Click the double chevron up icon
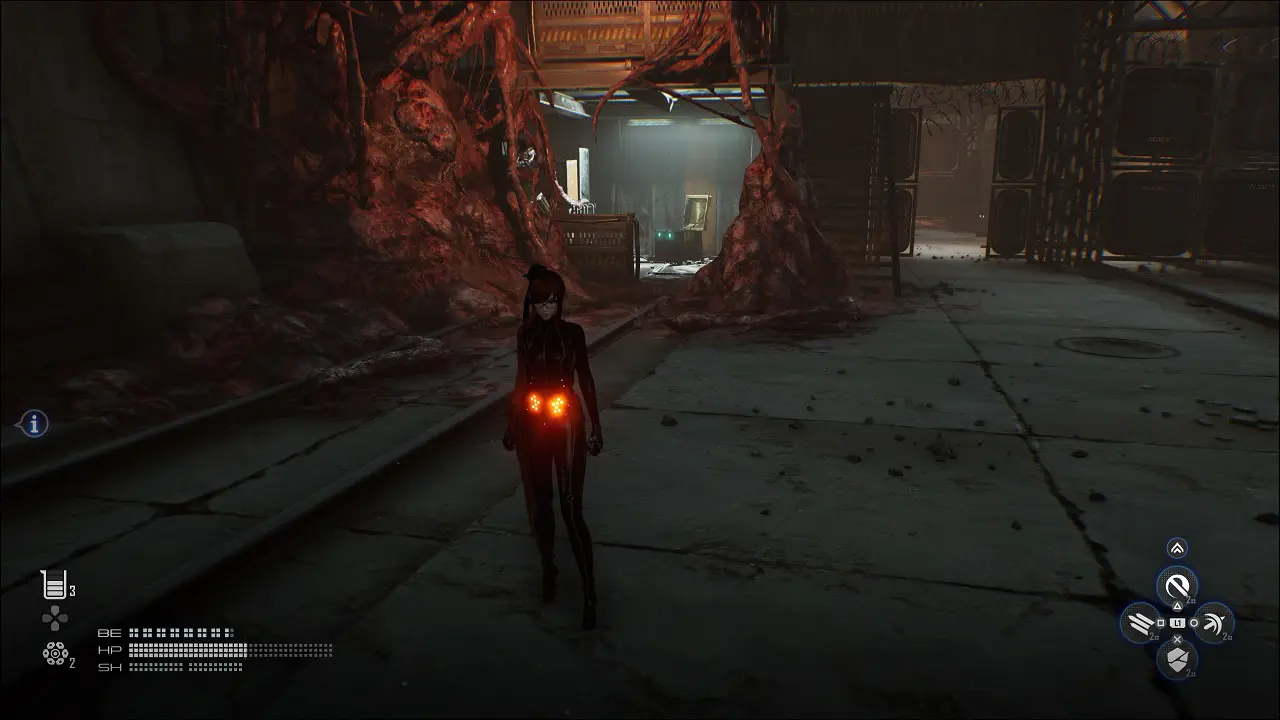 click(x=1177, y=548)
